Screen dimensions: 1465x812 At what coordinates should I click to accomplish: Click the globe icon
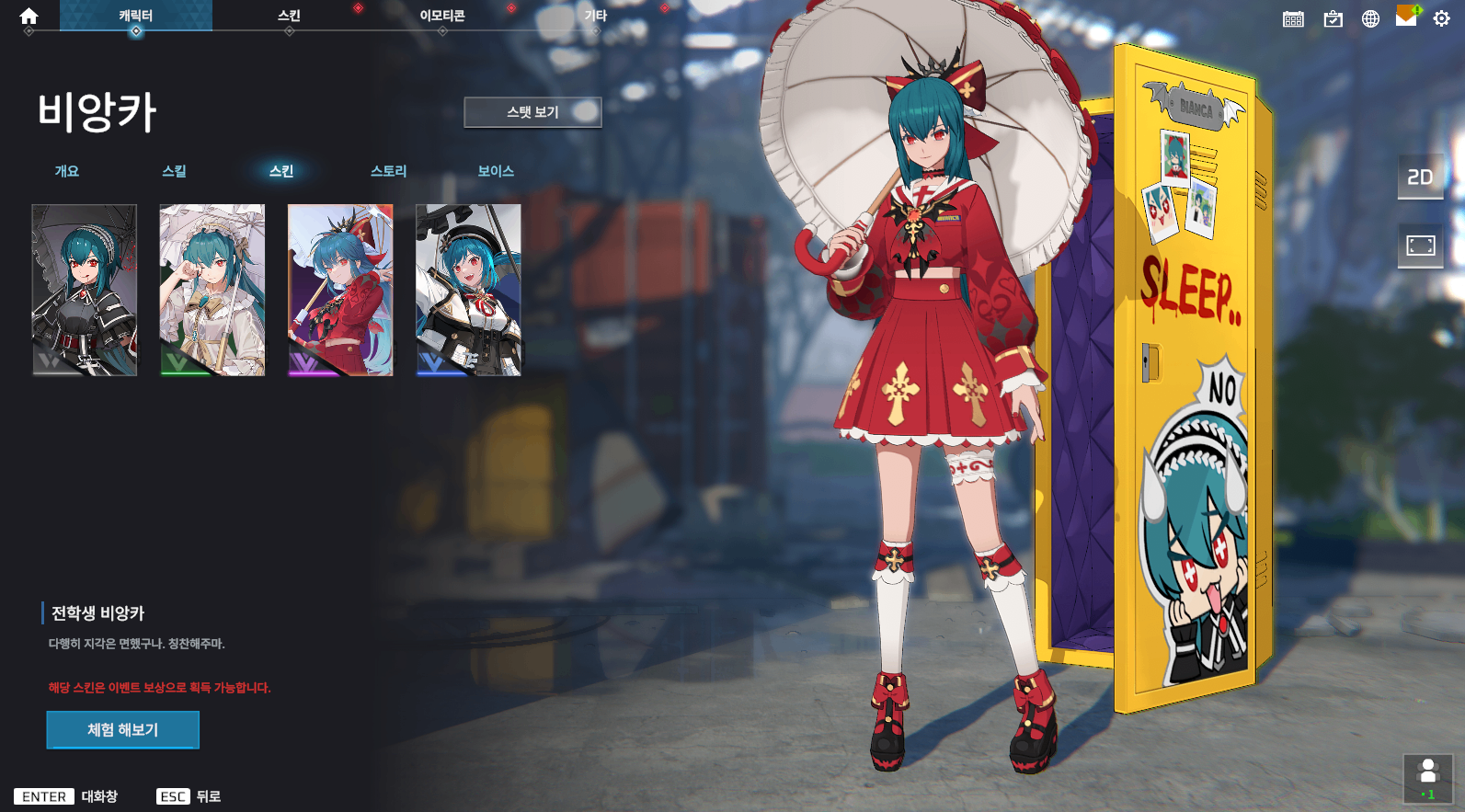point(1370,18)
